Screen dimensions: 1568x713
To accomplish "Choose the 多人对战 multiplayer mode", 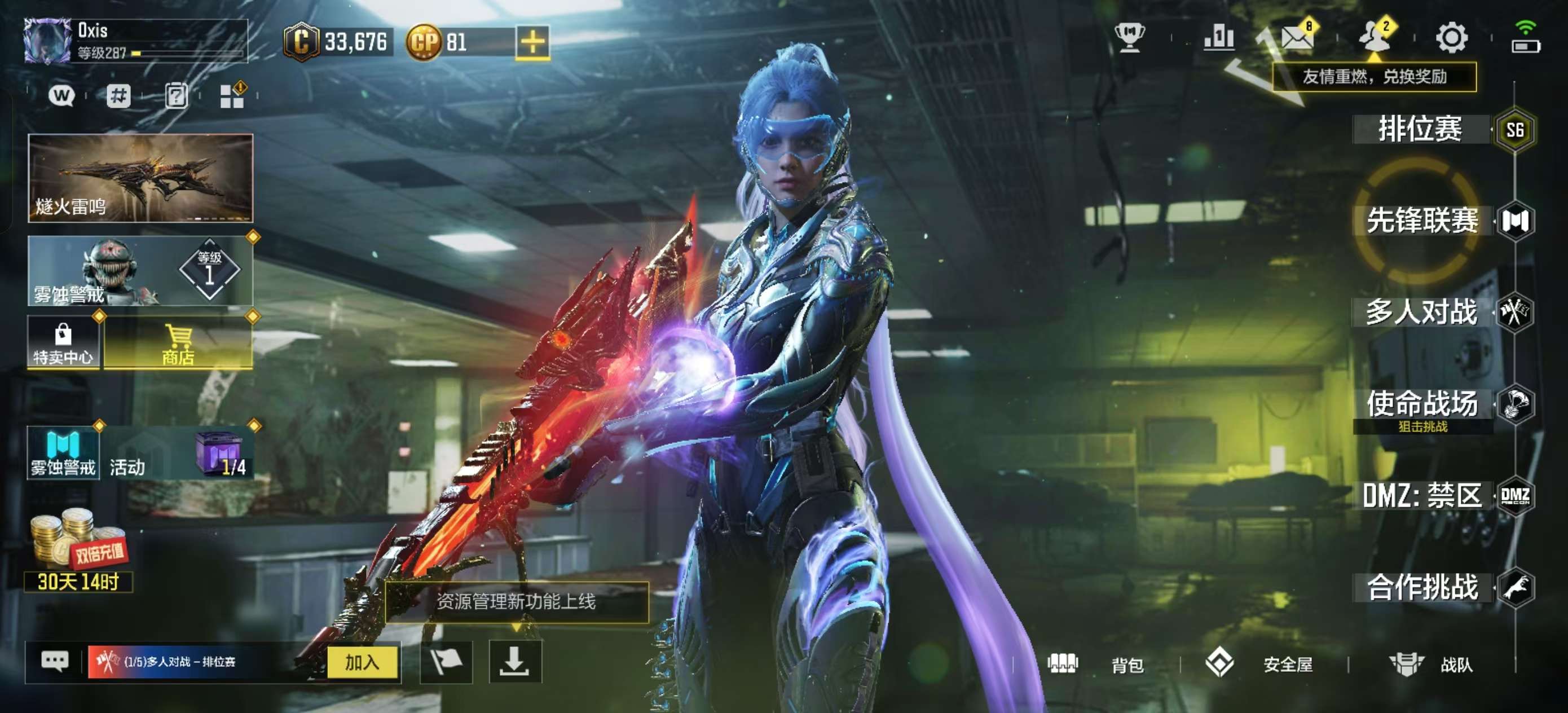I will tap(1422, 313).
